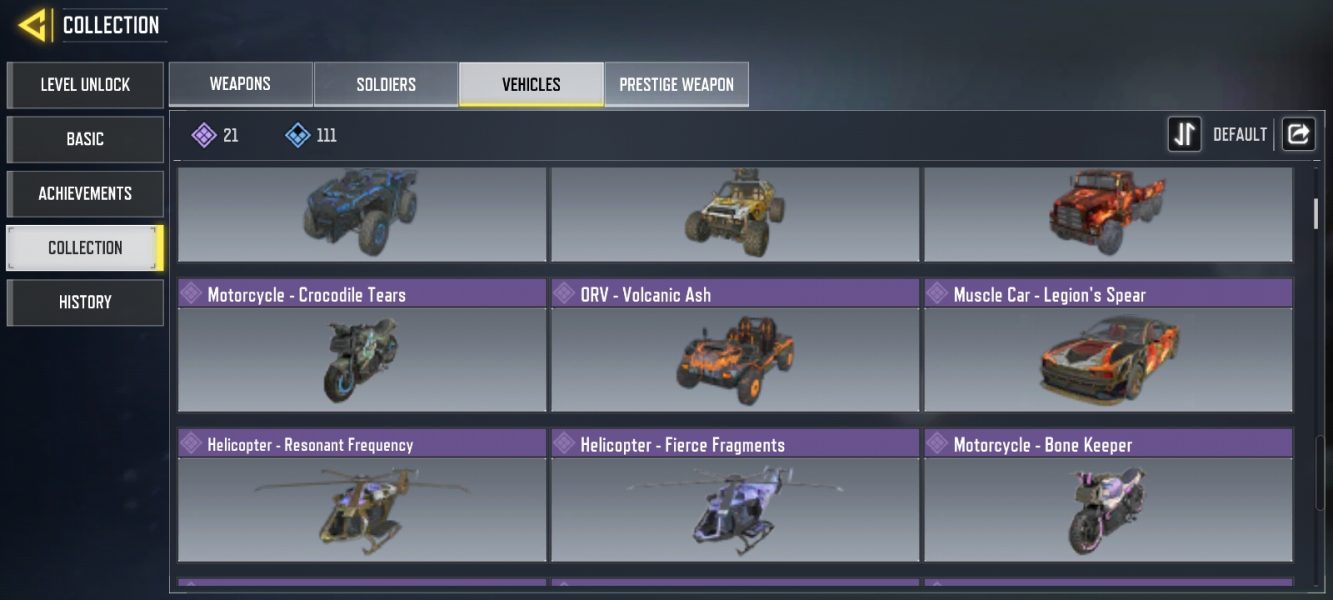Viewport: 1333px width, 600px height.
Task: Open the Prestige Weapon tab
Action: coord(676,84)
